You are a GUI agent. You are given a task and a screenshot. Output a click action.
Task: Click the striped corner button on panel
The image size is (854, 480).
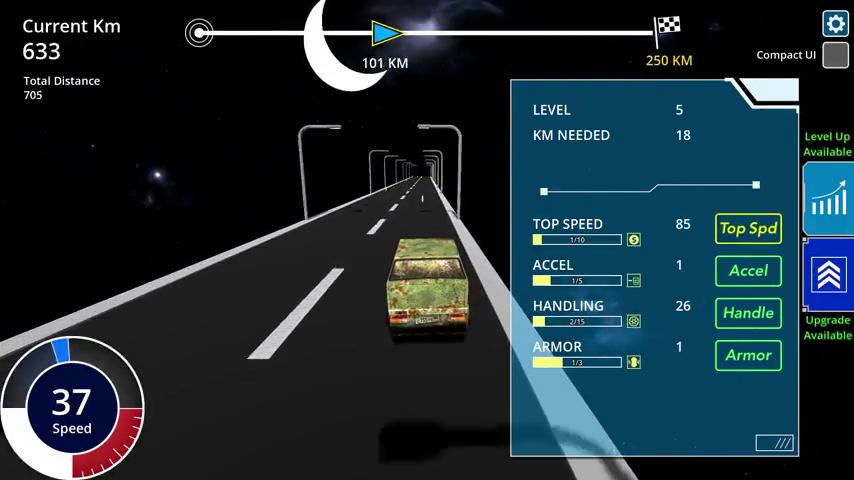774,442
